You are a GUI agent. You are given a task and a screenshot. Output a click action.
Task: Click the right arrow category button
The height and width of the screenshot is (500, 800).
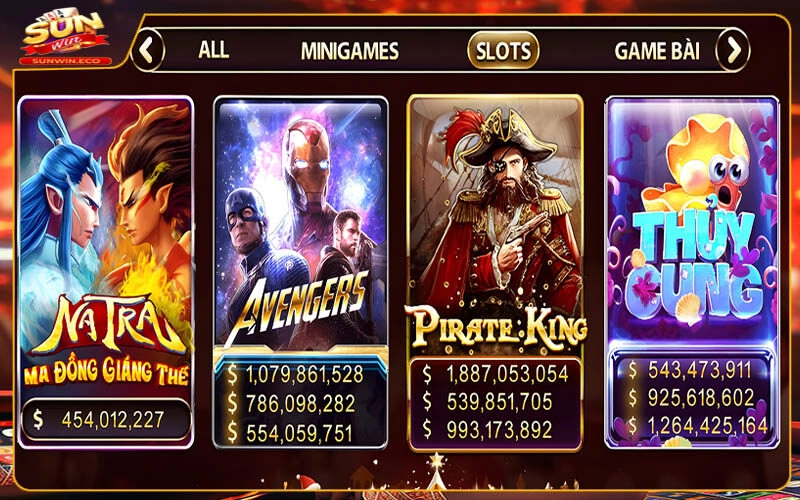(732, 49)
